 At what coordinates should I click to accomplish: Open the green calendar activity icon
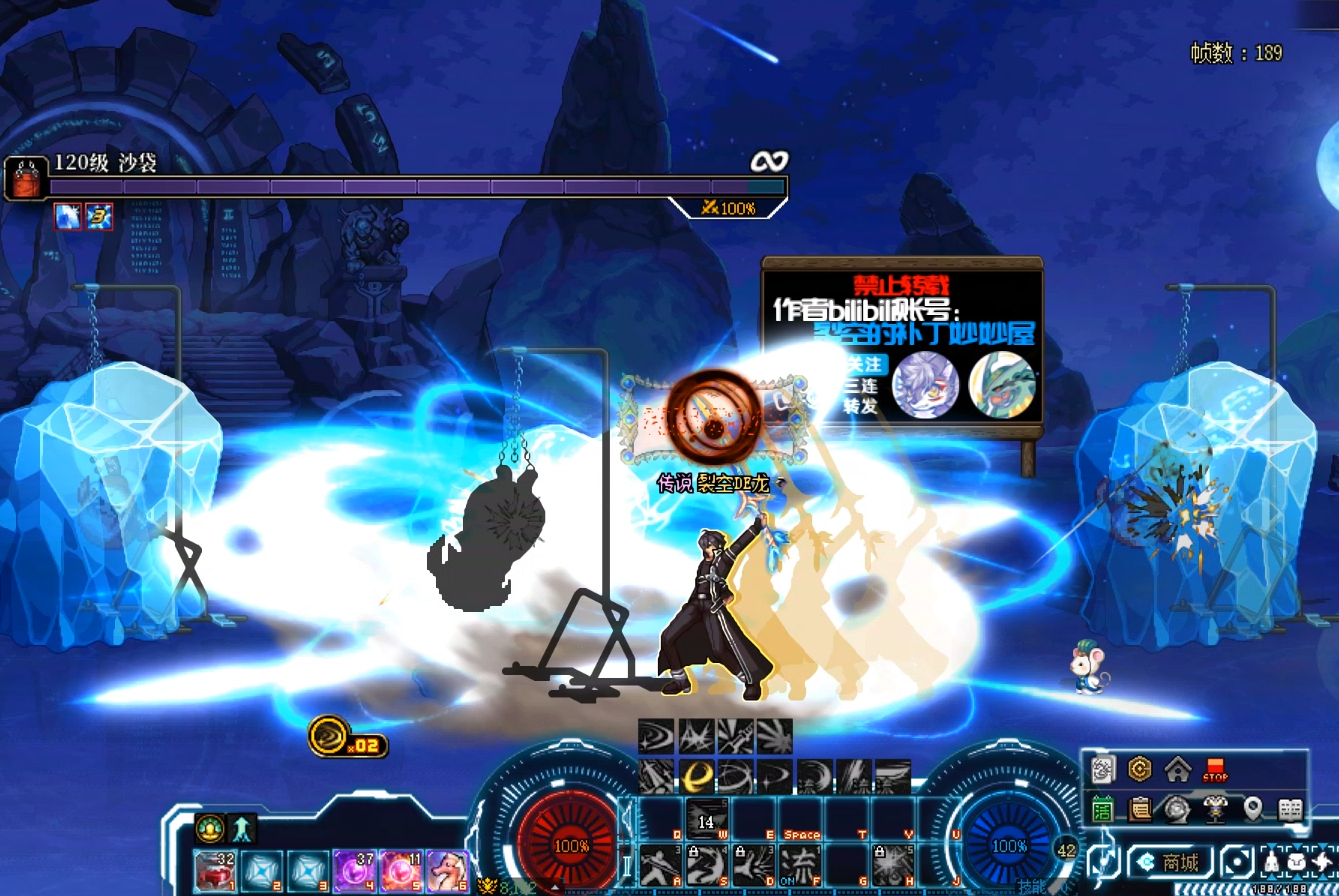tap(1103, 808)
